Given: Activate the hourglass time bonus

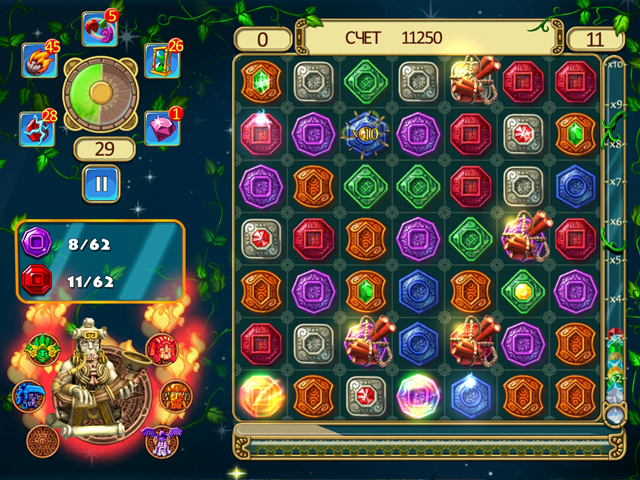Looking at the screenshot, I should click(159, 61).
